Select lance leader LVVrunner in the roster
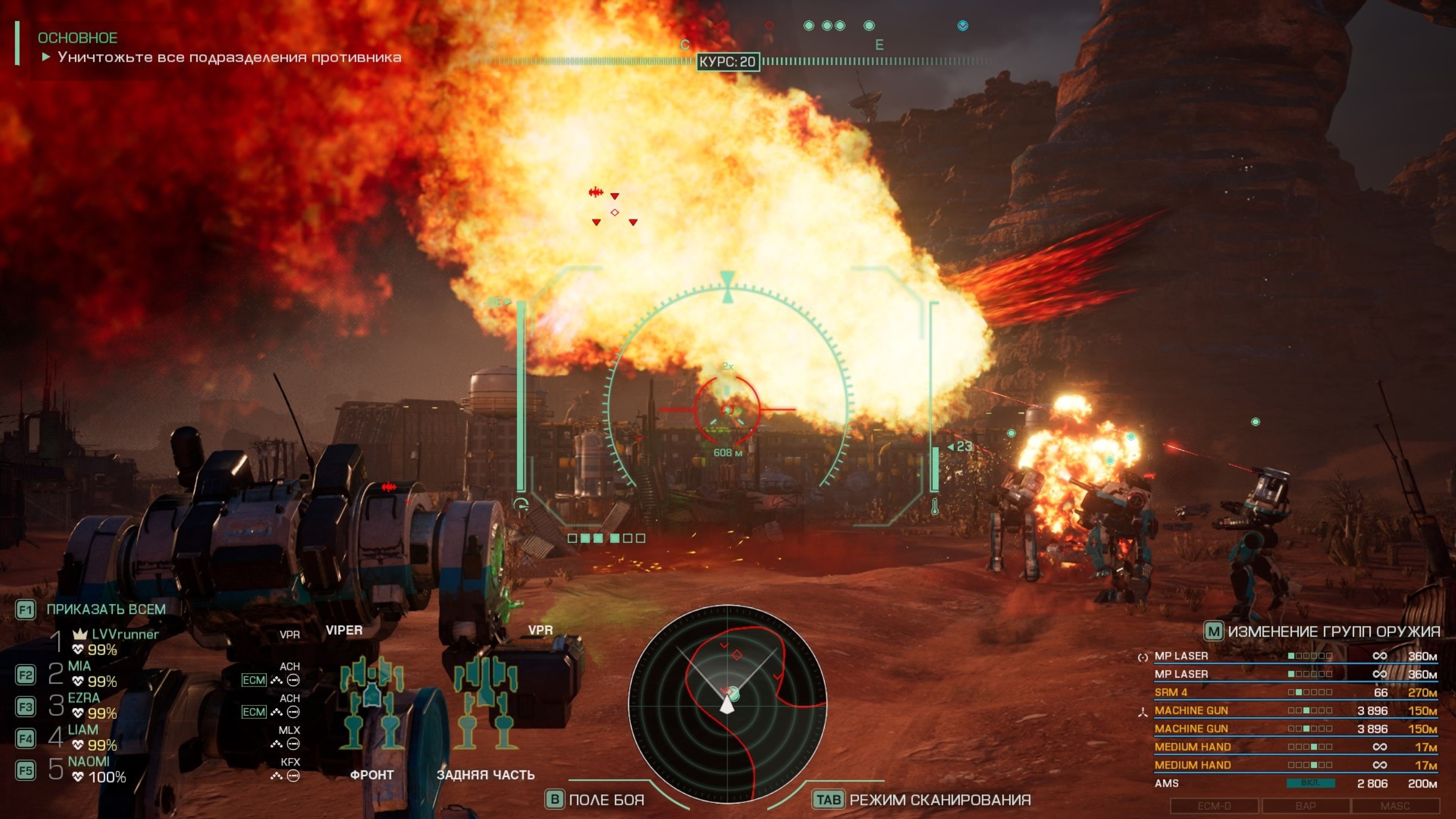The width and height of the screenshot is (1456, 819). tap(124, 635)
